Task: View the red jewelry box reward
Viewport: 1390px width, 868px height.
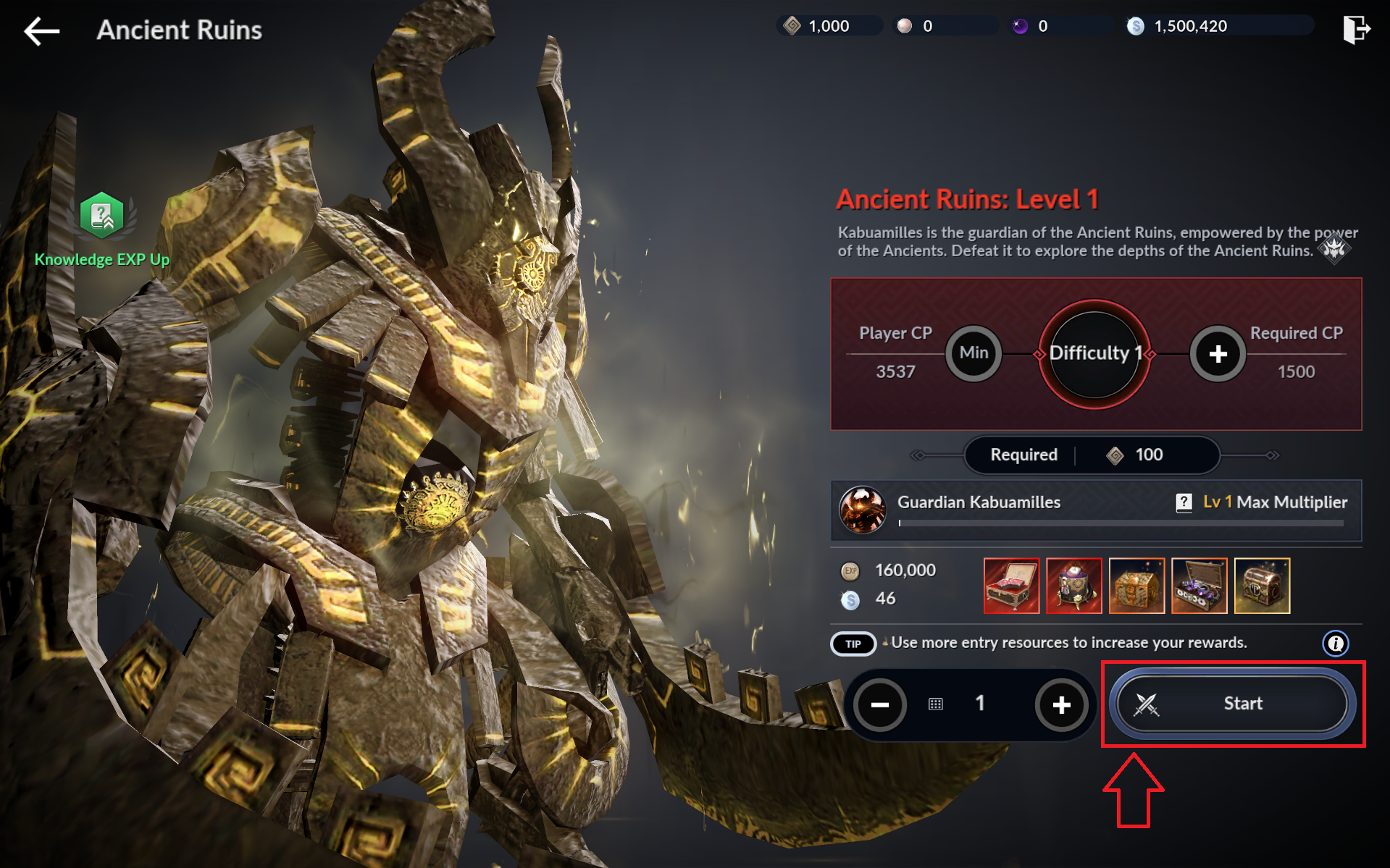Action: (1011, 586)
